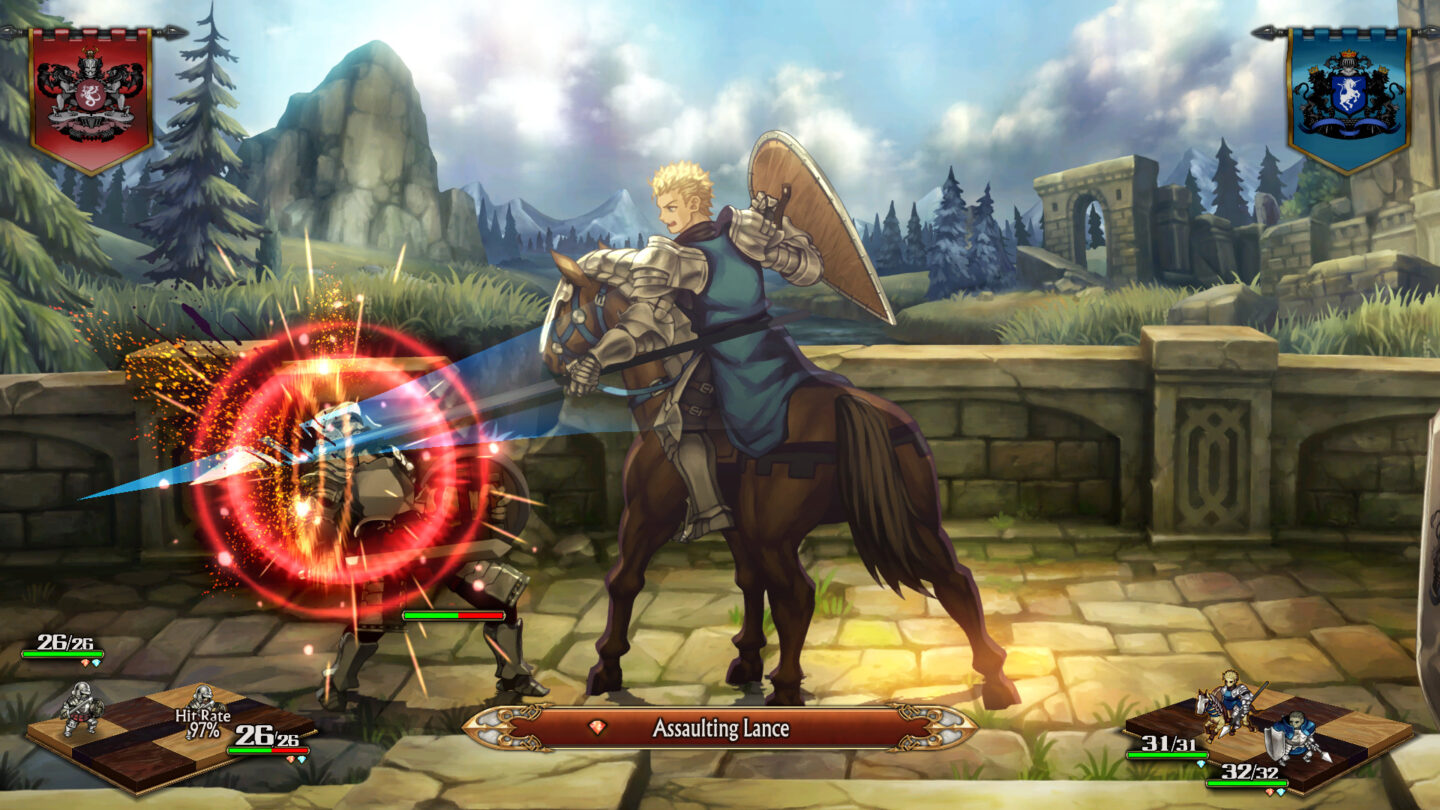
Task: Select the hoplite sprite on the left battle tile
Action: [x=84, y=708]
